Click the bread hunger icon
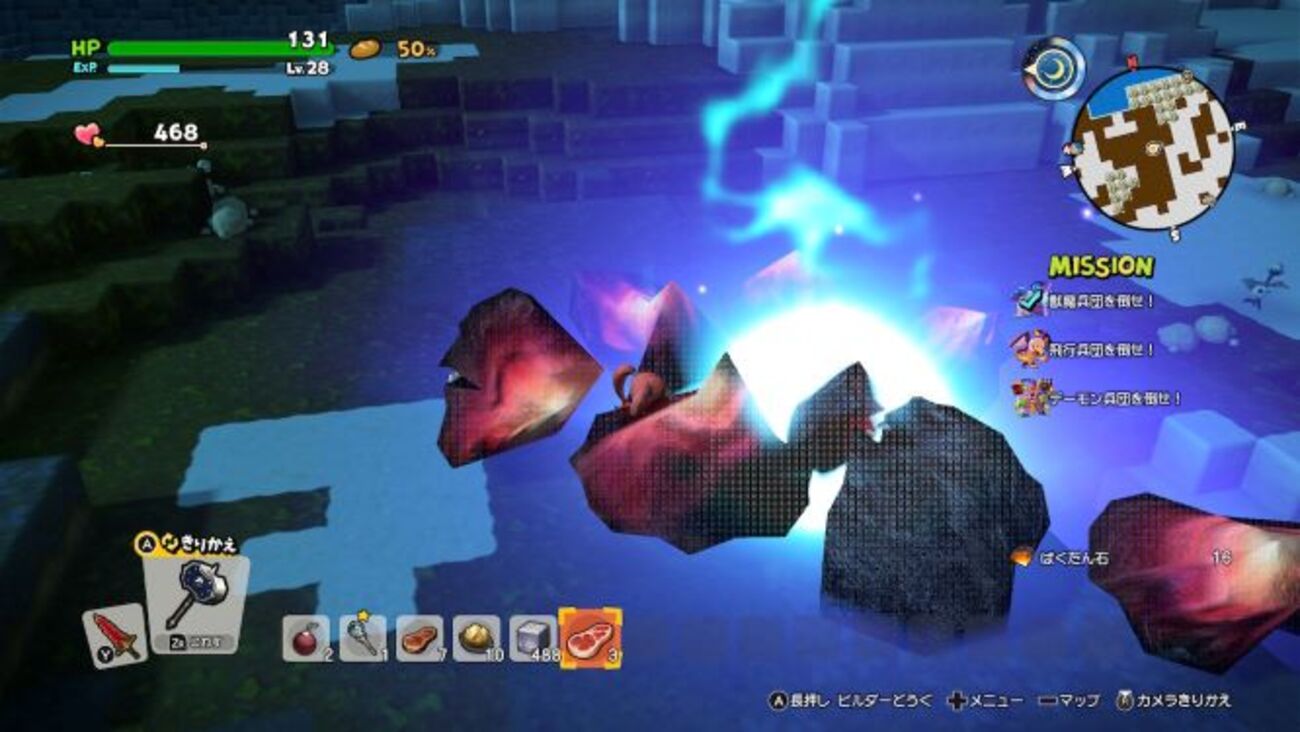 click(x=365, y=48)
